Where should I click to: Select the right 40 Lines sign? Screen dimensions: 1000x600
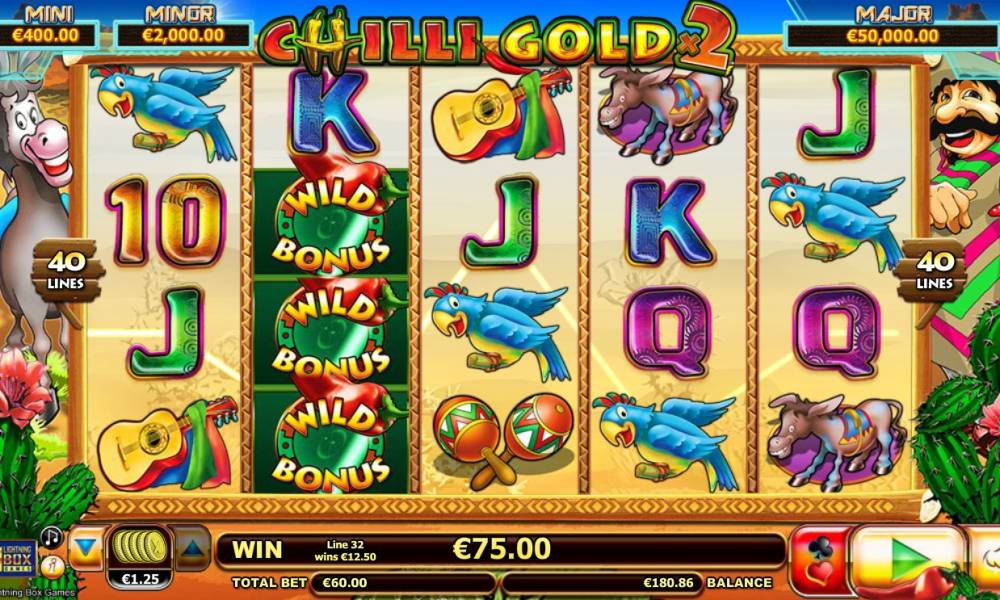pos(932,269)
